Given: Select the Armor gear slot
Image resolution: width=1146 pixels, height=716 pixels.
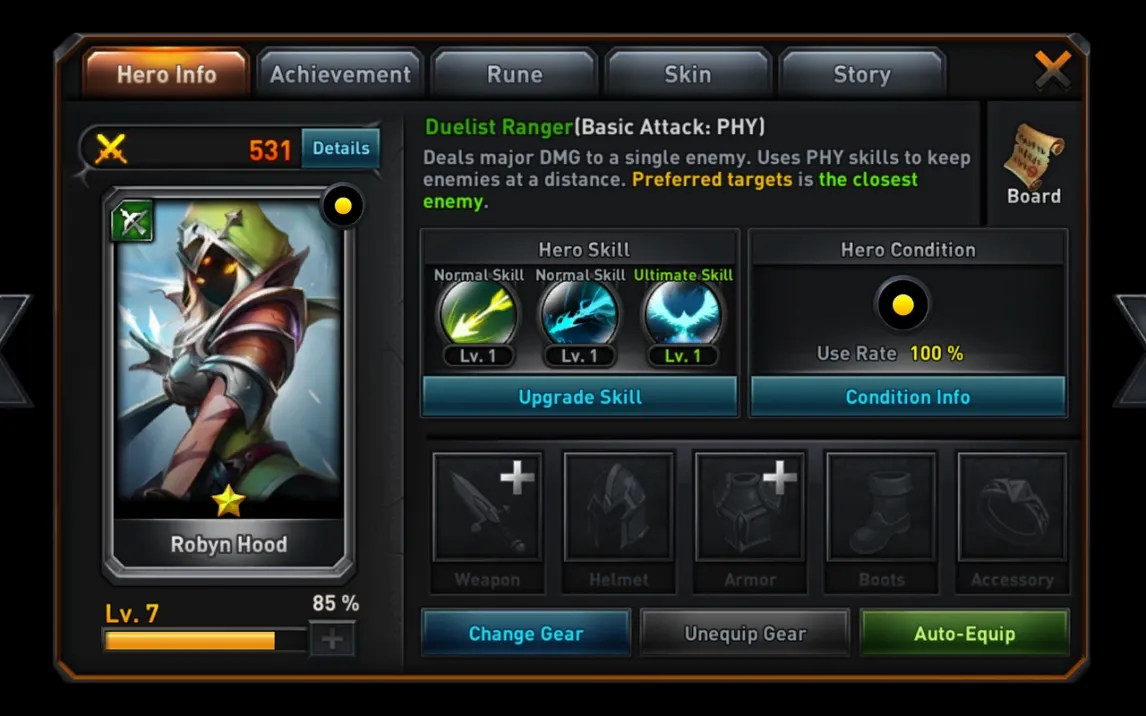Looking at the screenshot, I should pos(749,507).
